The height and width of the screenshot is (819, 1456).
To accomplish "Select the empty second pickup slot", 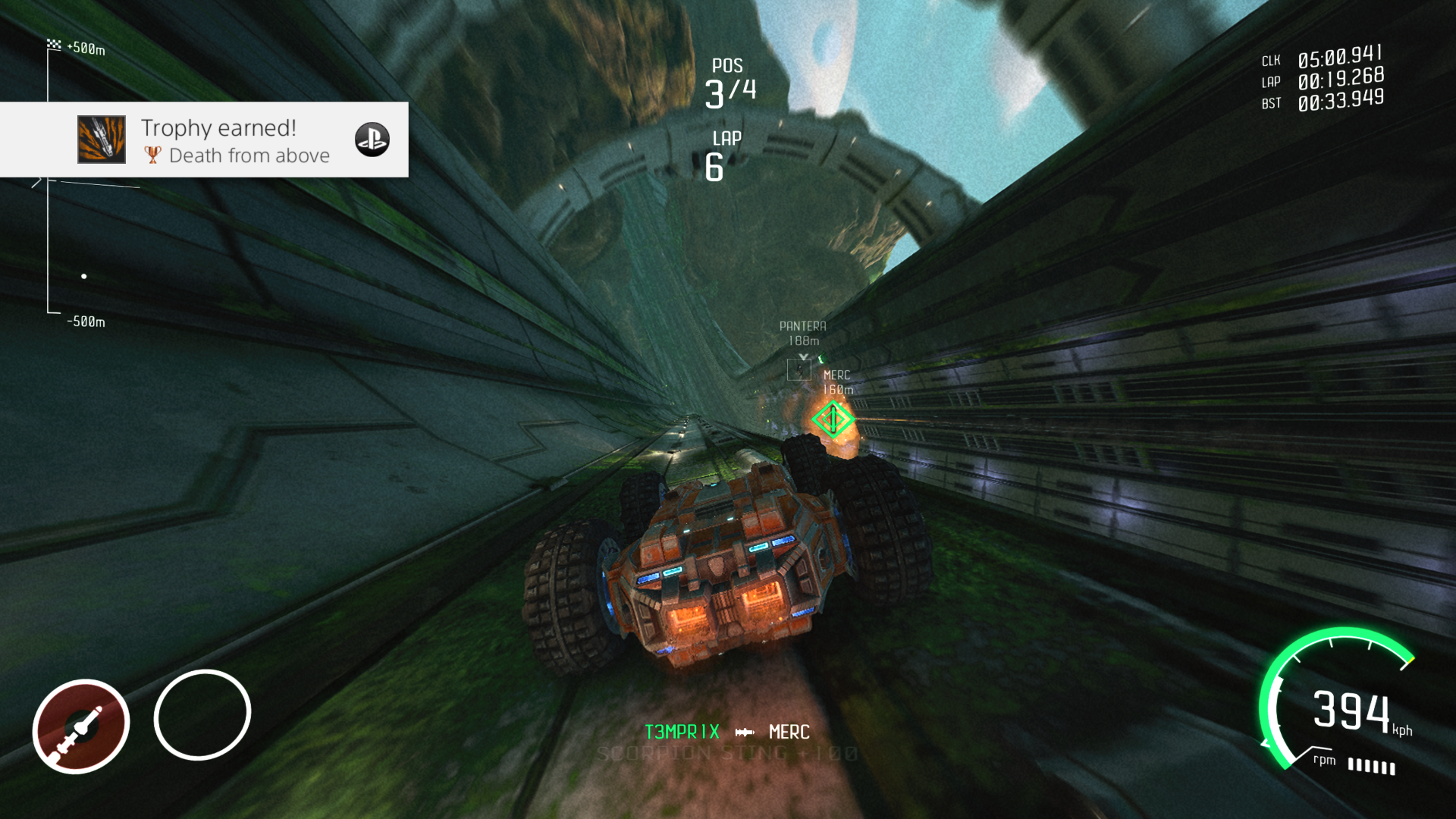I will coord(202,714).
